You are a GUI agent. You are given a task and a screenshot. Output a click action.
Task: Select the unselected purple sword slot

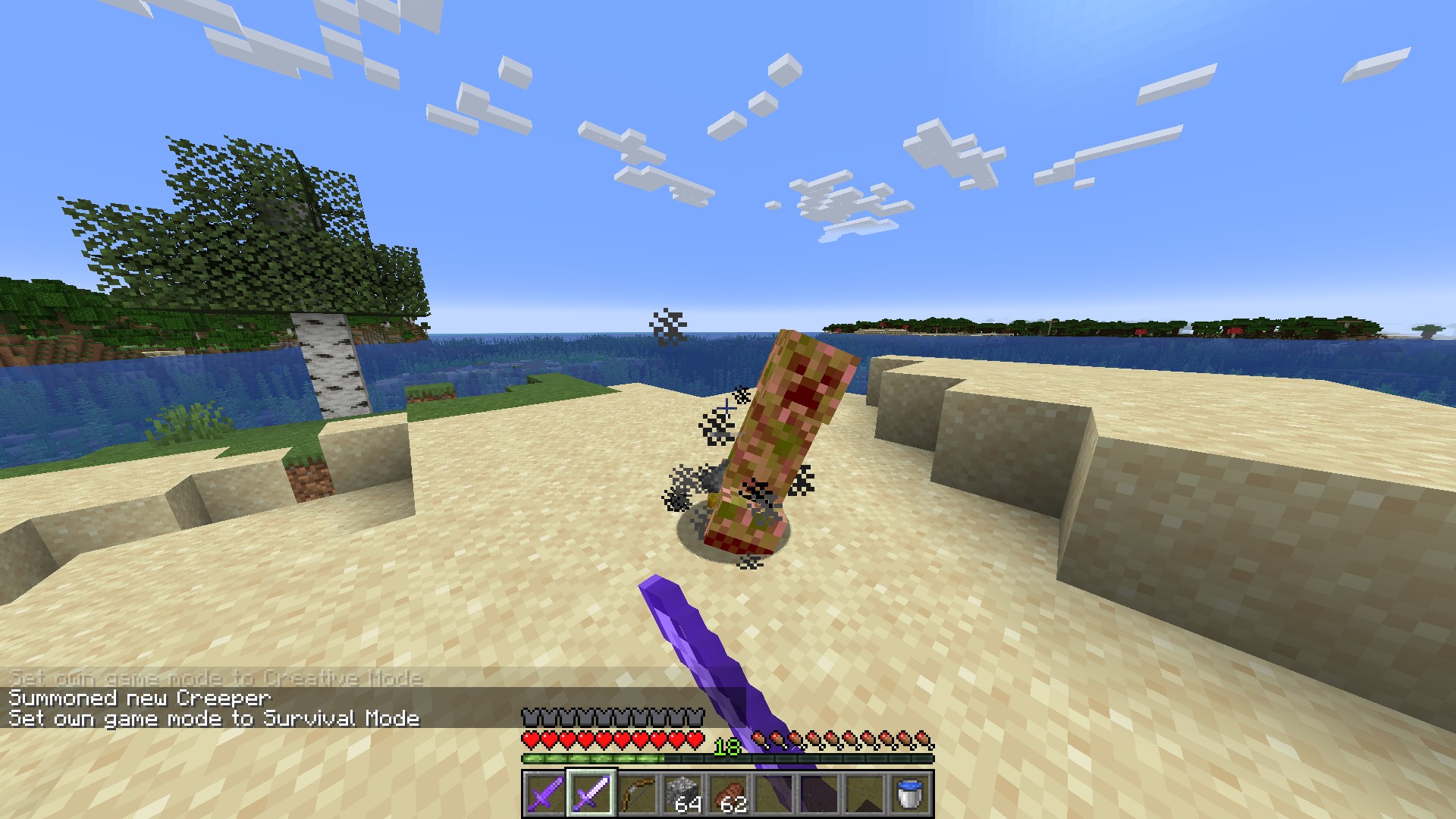[545, 794]
